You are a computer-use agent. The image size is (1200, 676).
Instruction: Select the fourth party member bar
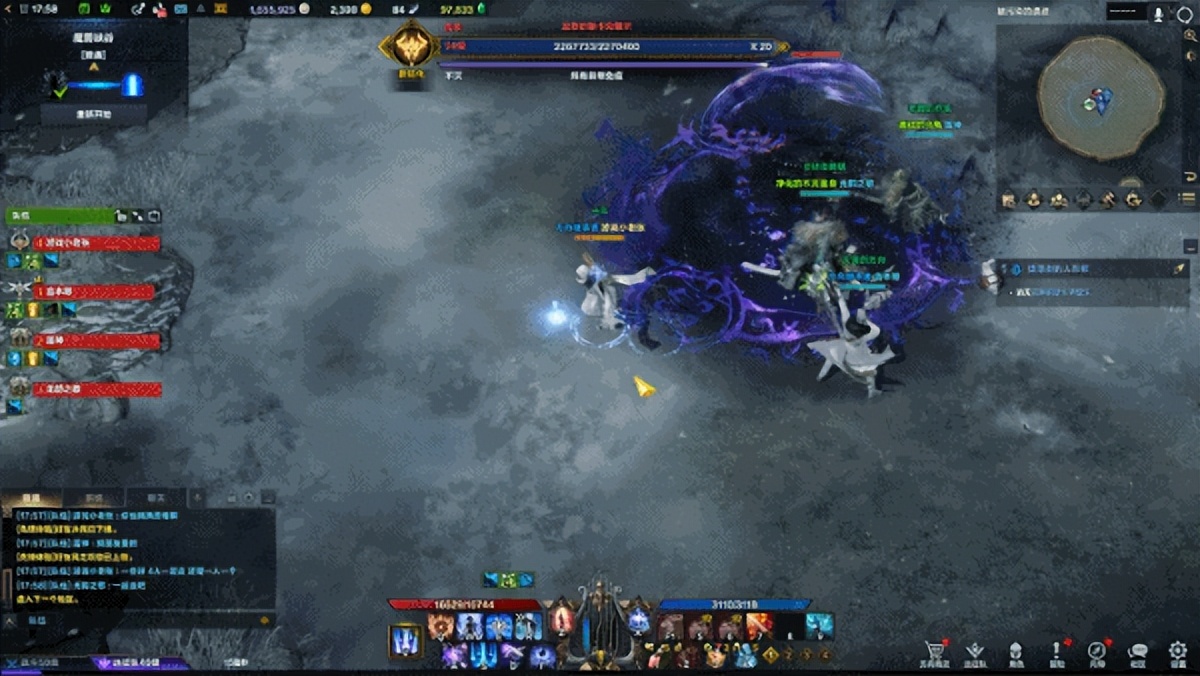tap(97, 389)
